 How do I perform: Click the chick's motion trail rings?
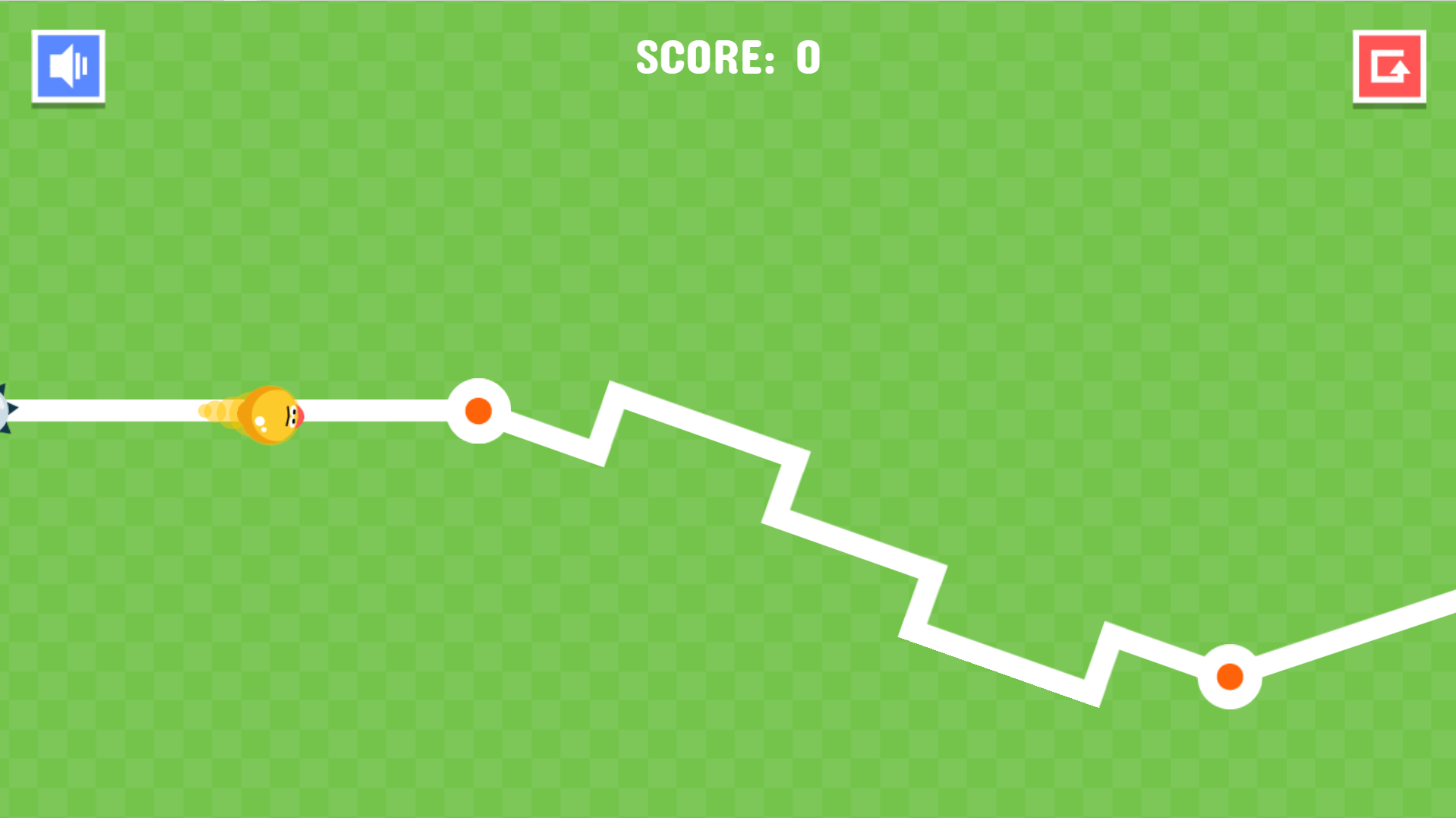[x=216, y=411]
